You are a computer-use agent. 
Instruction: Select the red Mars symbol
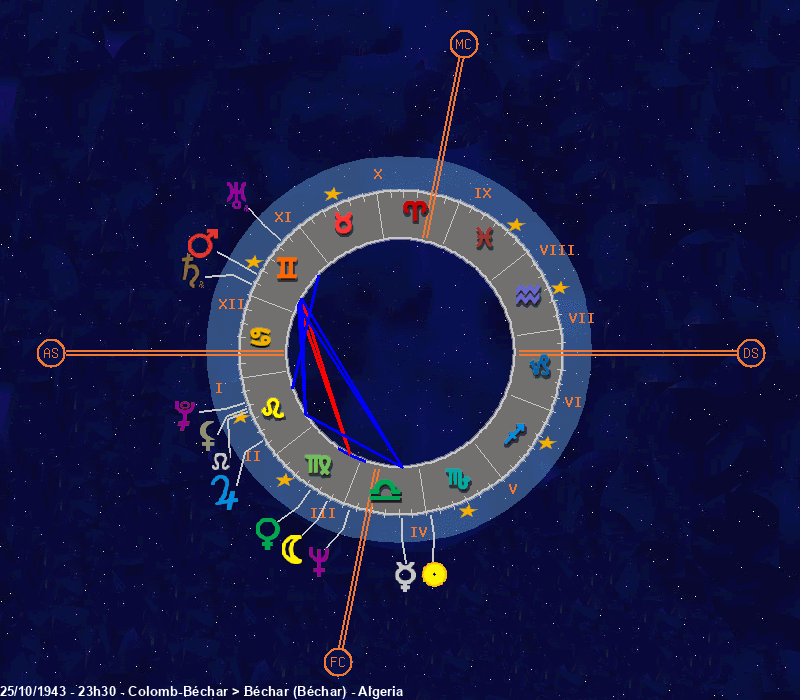(x=203, y=243)
